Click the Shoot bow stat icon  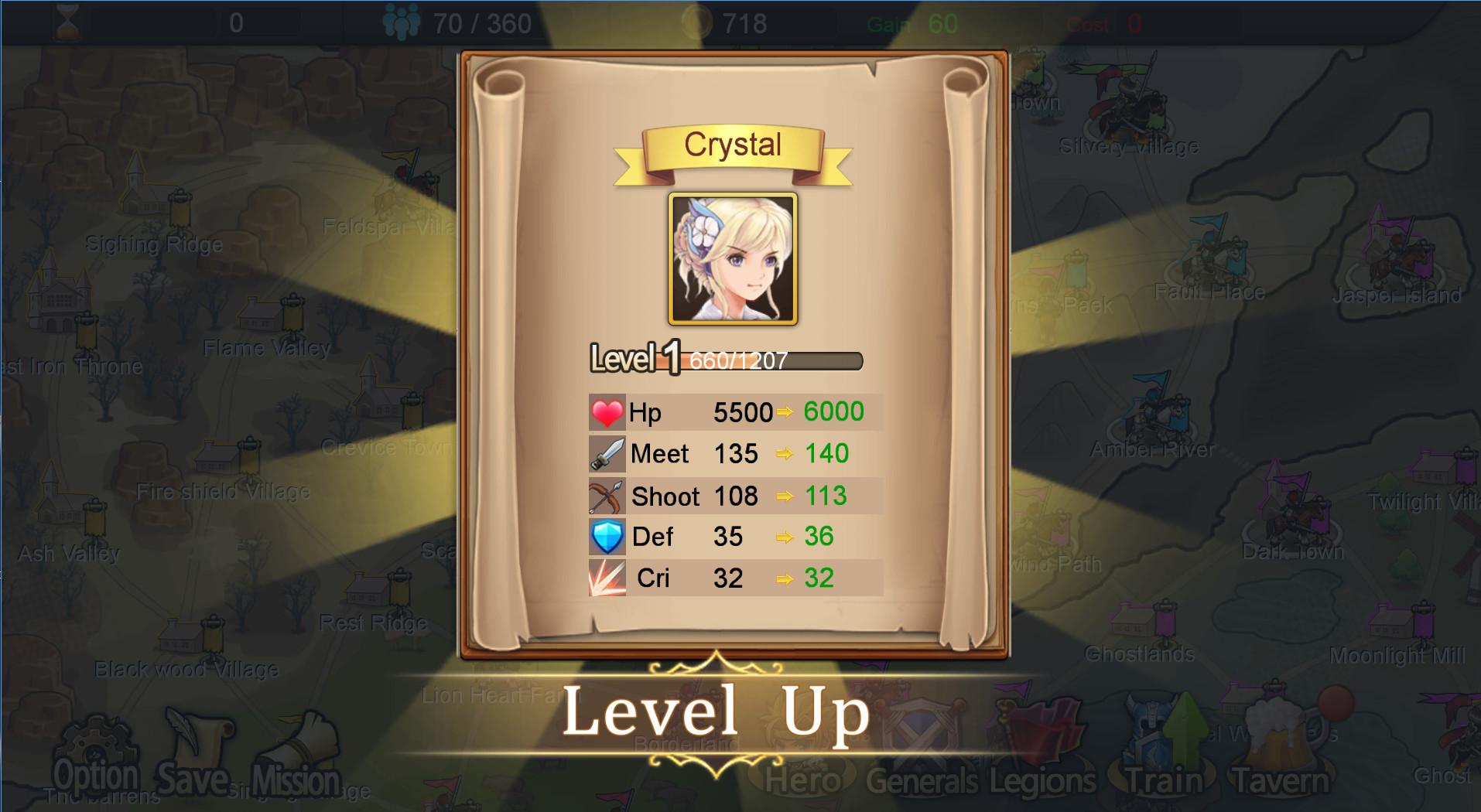[x=606, y=495]
